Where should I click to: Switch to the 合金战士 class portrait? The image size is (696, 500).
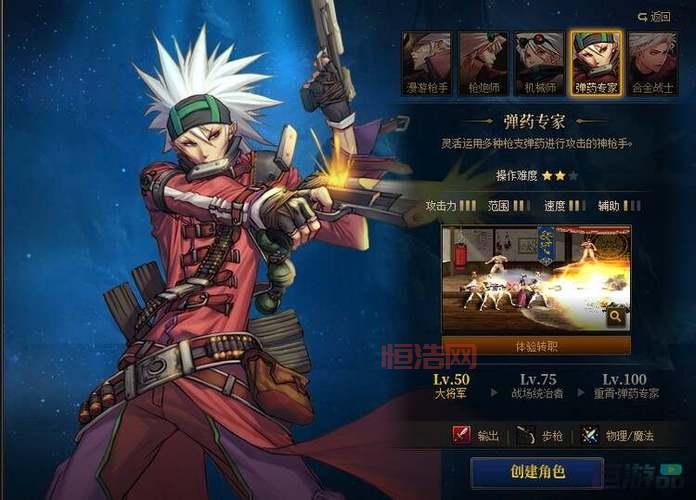click(x=653, y=63)
